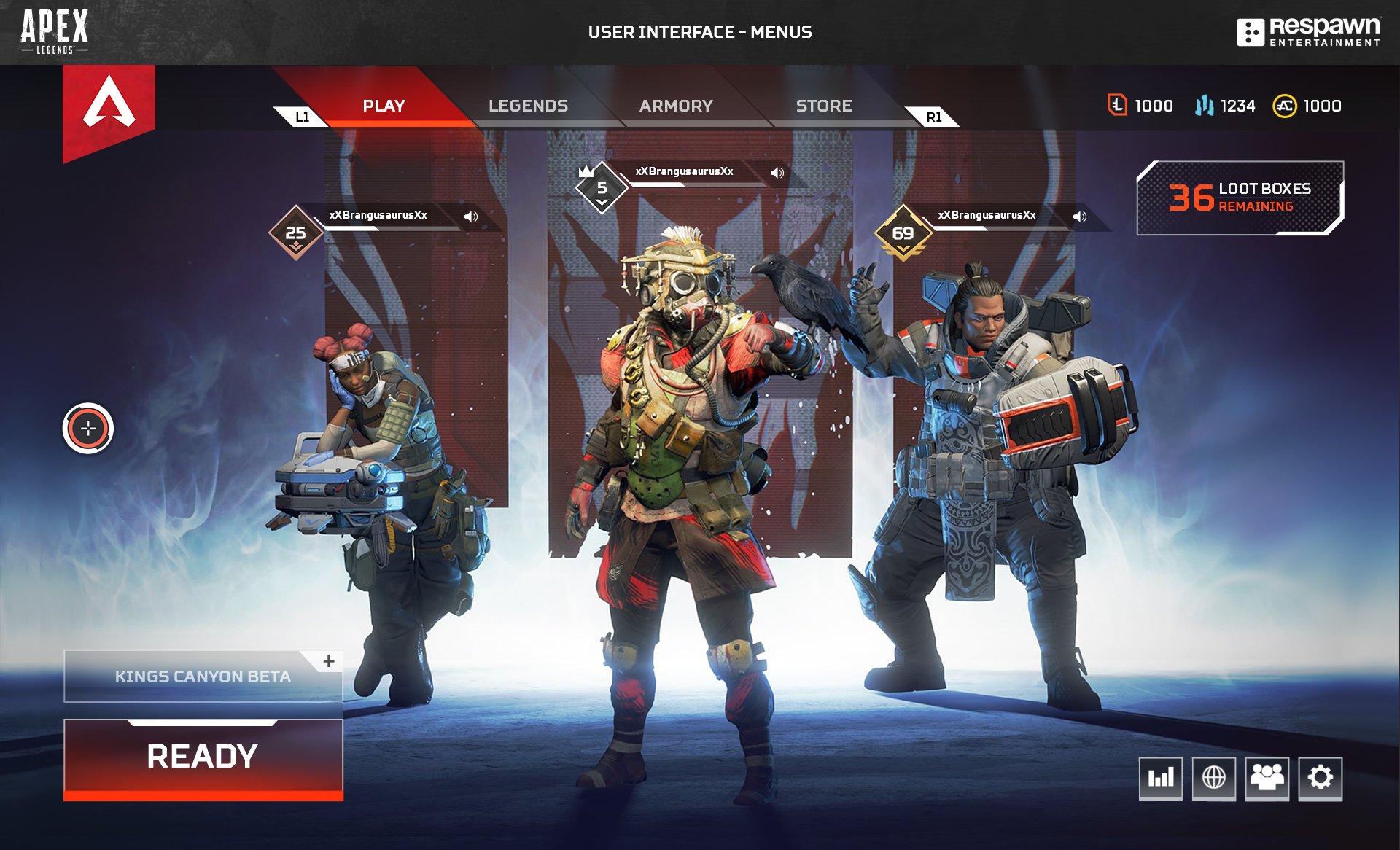
Task: Toggle the speaker icon for level 69 player
Action: coord(1080,217)
